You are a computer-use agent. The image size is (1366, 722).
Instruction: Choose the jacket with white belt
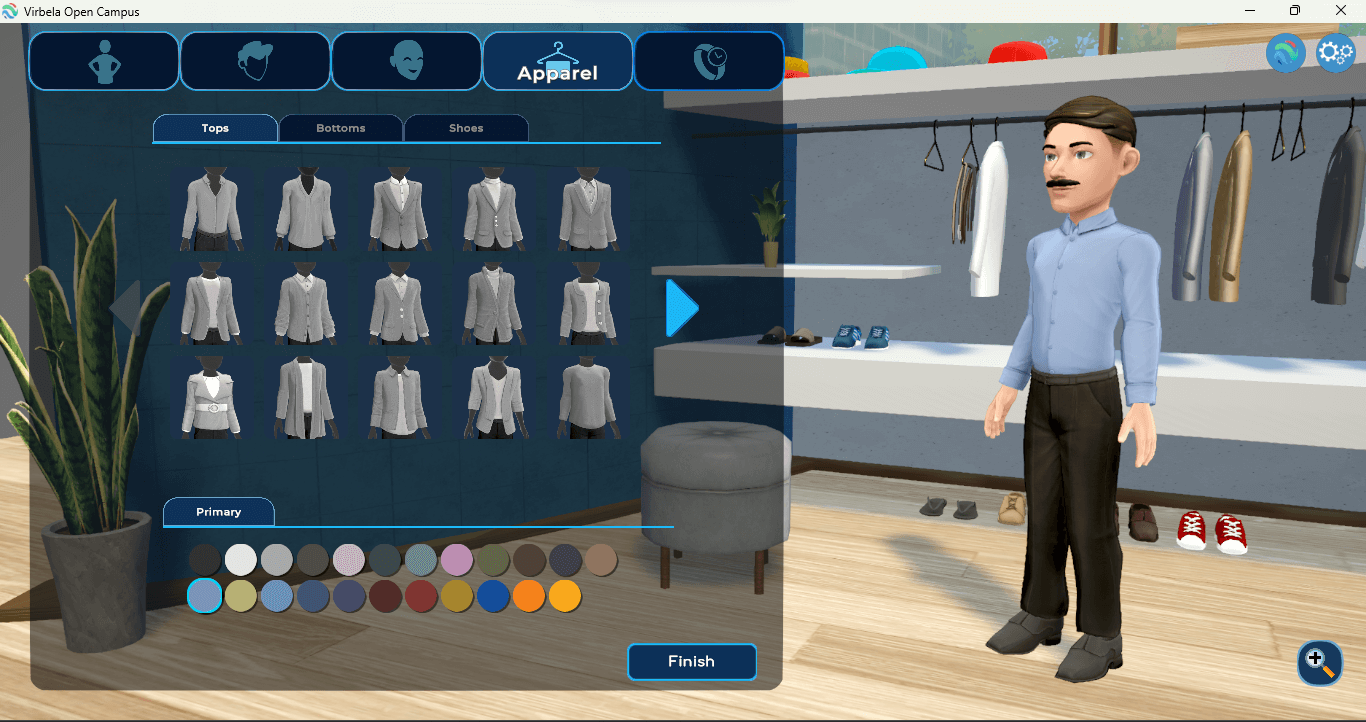pos(211,398)
